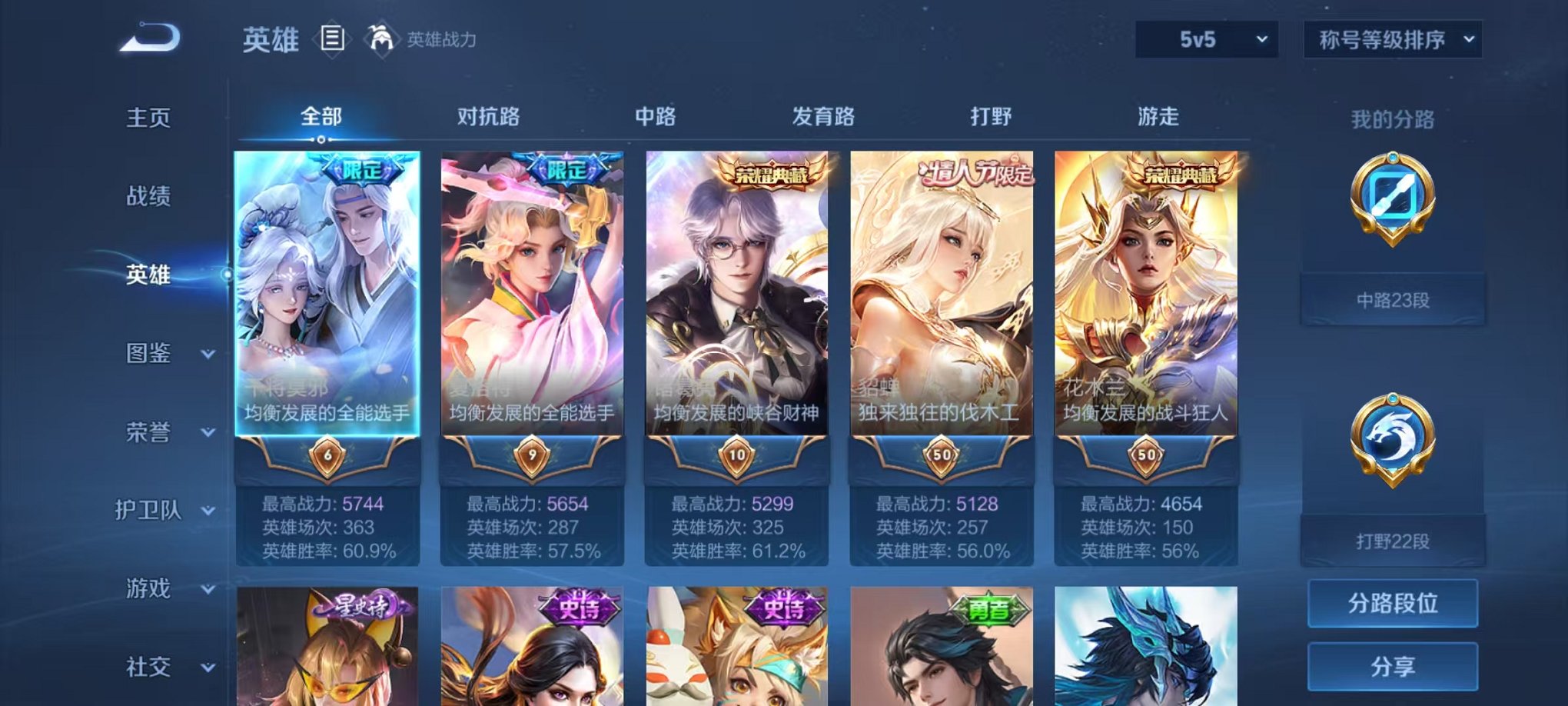1568x706 pixels.
Task: Open 主页 from the sidebar
Action: (x=150, y=117)
